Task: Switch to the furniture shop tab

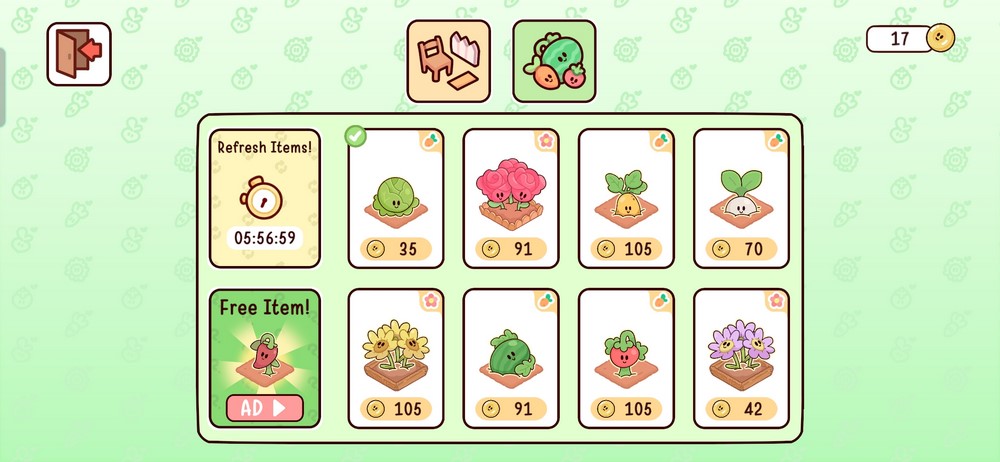Action: tap(448, 61)
